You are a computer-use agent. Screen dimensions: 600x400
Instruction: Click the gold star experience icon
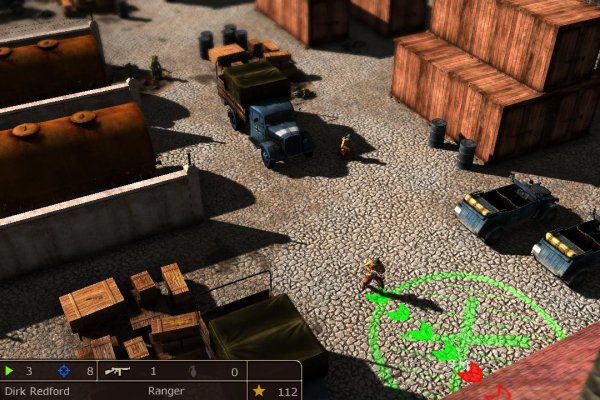point(259,391)
